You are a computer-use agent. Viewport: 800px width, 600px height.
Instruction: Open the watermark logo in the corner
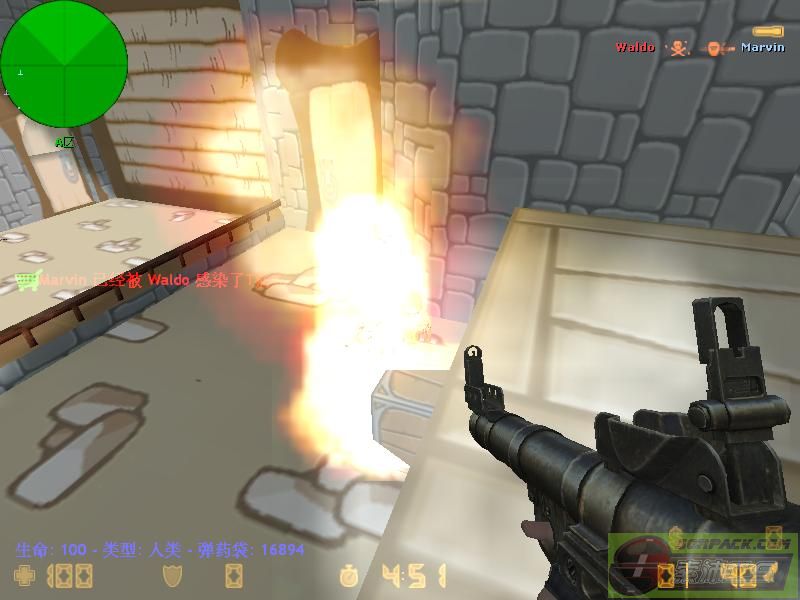(703, 565)
